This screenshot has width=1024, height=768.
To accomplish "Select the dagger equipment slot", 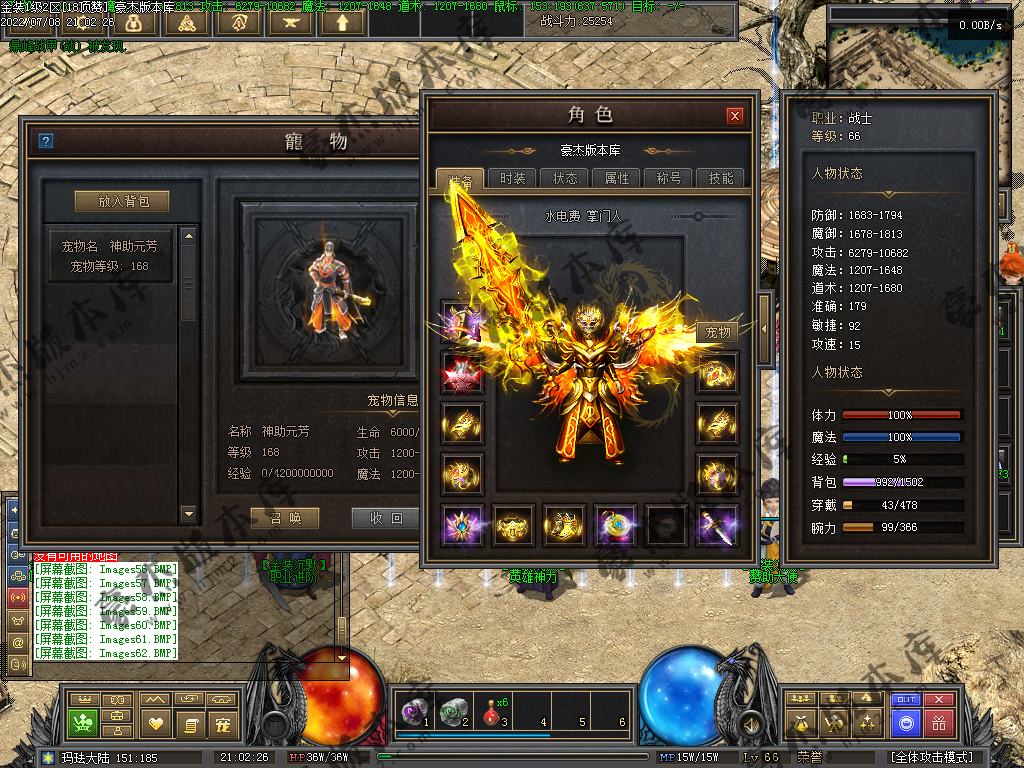I will (x=717, y=525).
